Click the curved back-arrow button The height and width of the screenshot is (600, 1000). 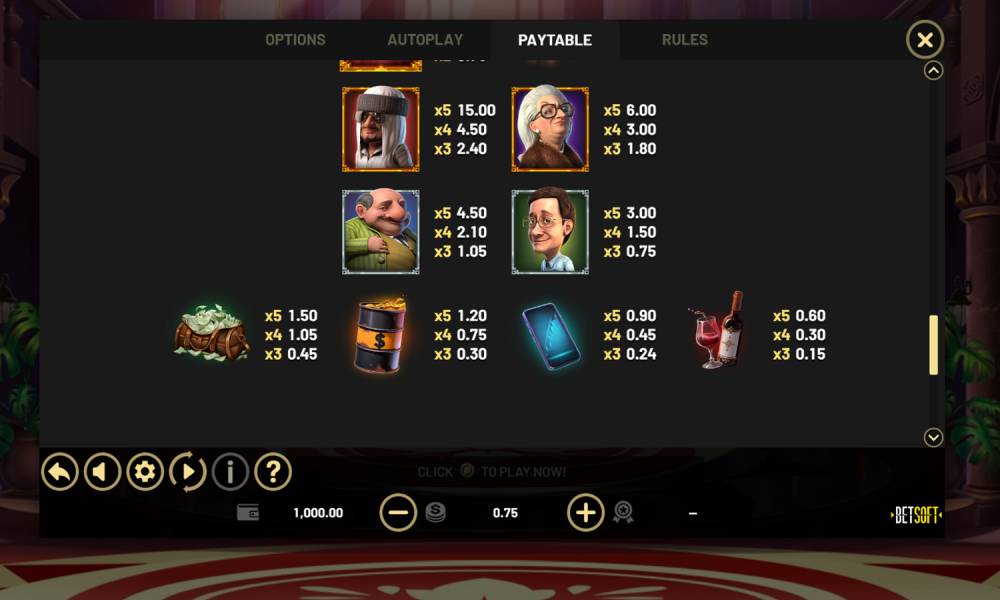pyautogui.click(x=60, y=471)
